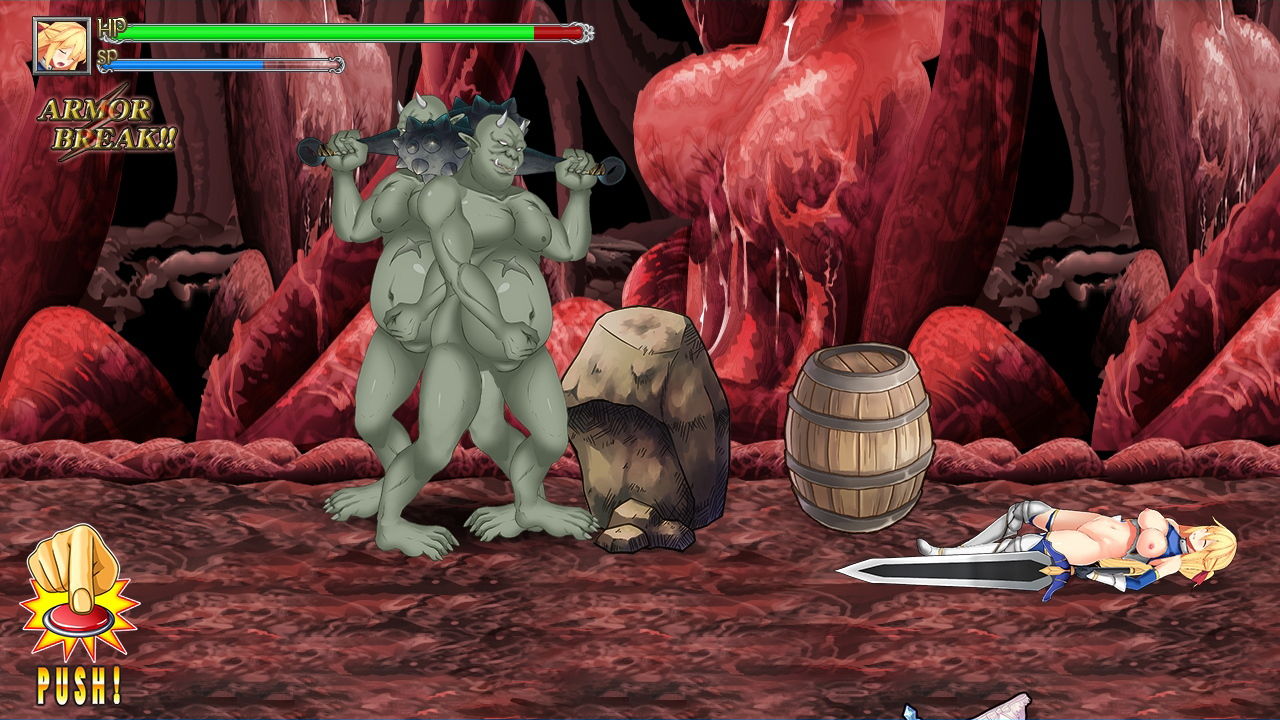Click the green HP gauge fill
Viewport: 1280px width, 720px height.
(330, 32)
